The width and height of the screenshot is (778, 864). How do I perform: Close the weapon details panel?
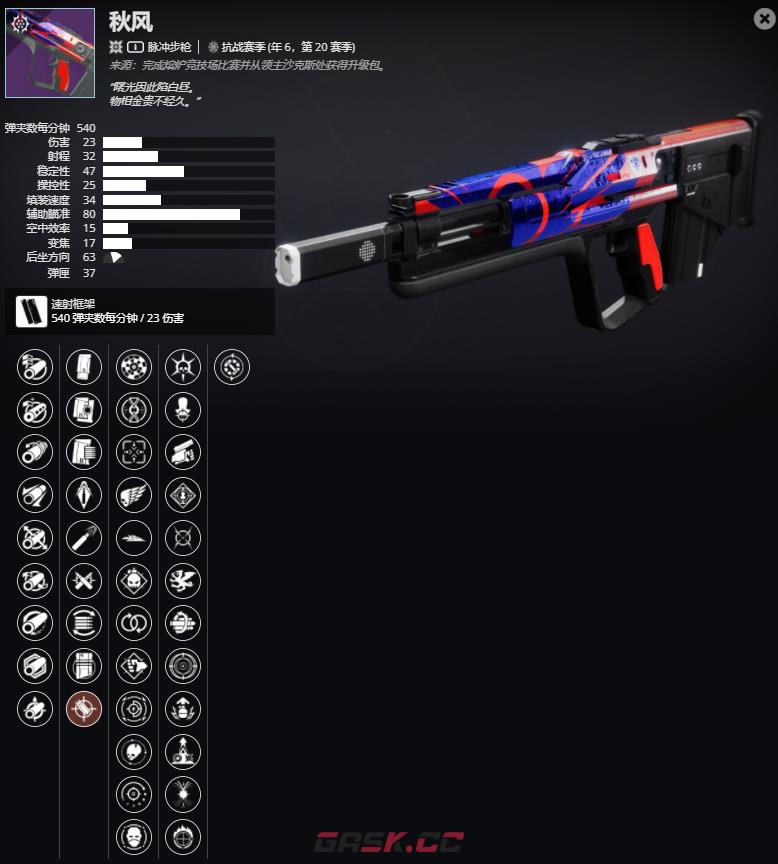(x=763, y=18)
